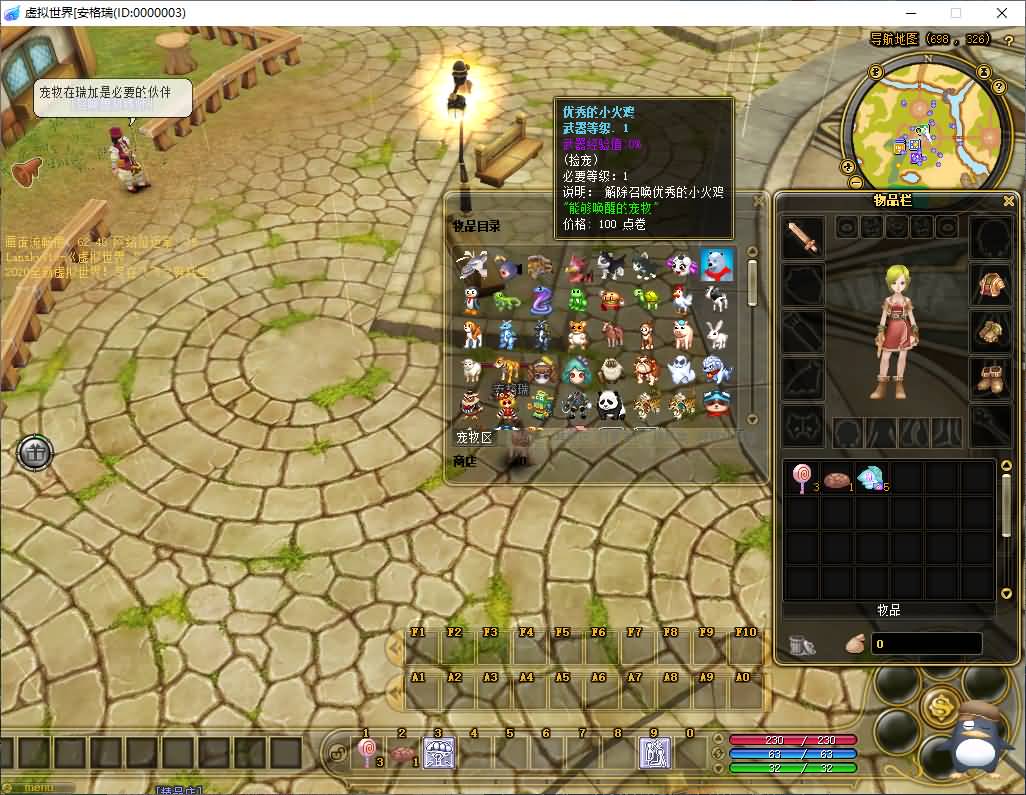The width and height of the screenshot is (1026, 795).
Task: Click the equipped sword weapon slot
Action: click(802, 238)
